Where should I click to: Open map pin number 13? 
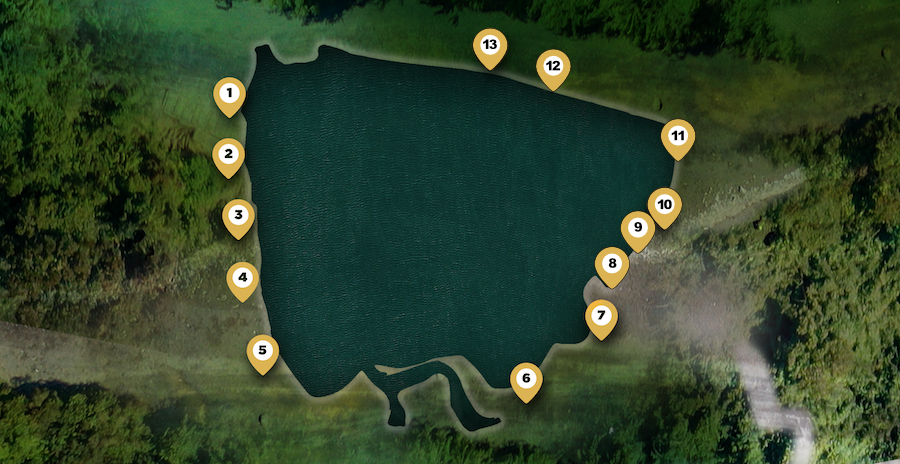pos(490,46)
